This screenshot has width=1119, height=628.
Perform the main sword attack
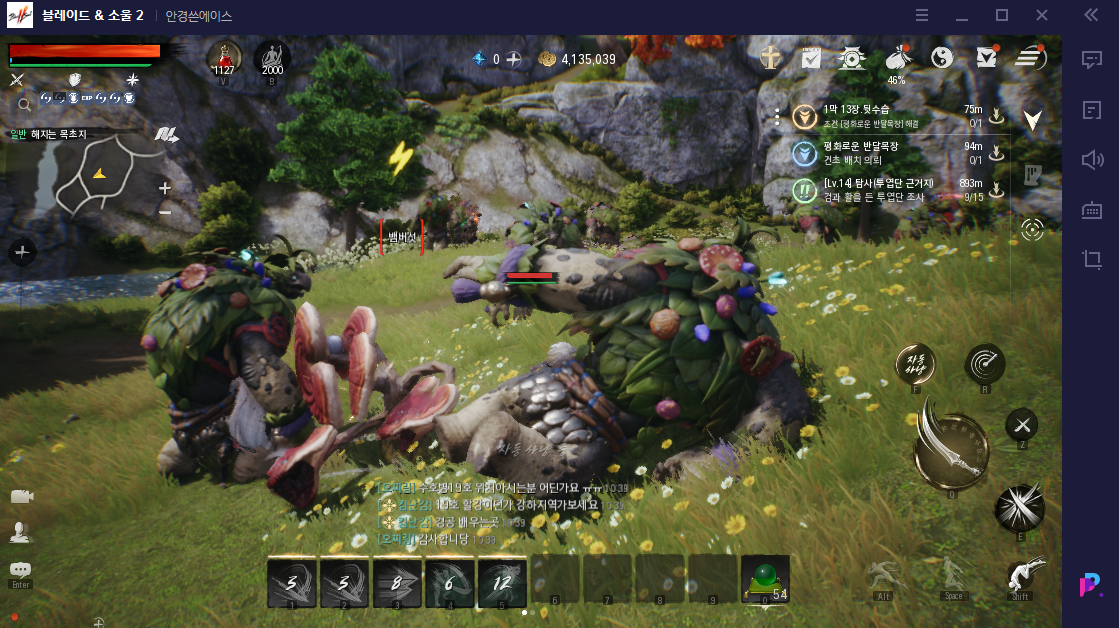click(951, 444)
